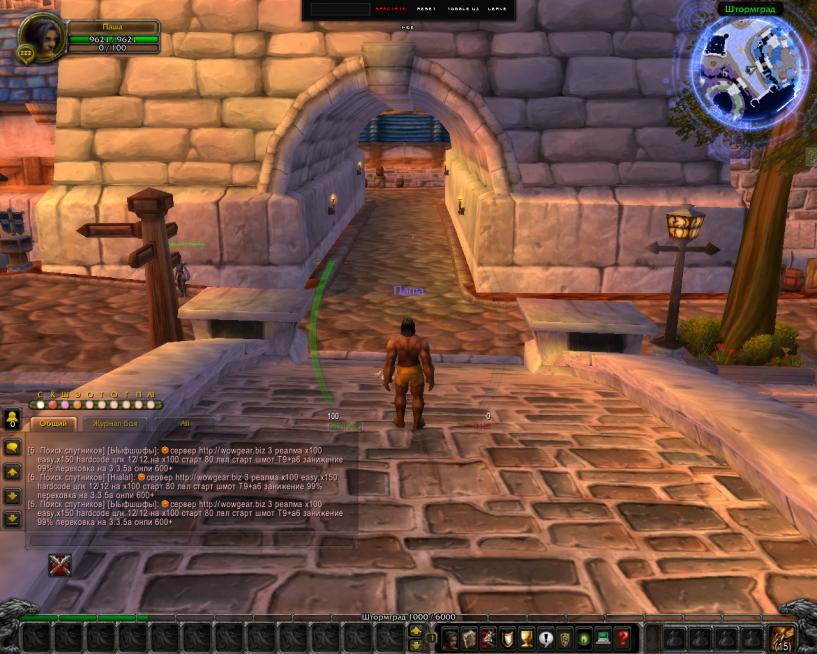Open the game menu computer button
The image size is (817, 654).
(603, 637)
